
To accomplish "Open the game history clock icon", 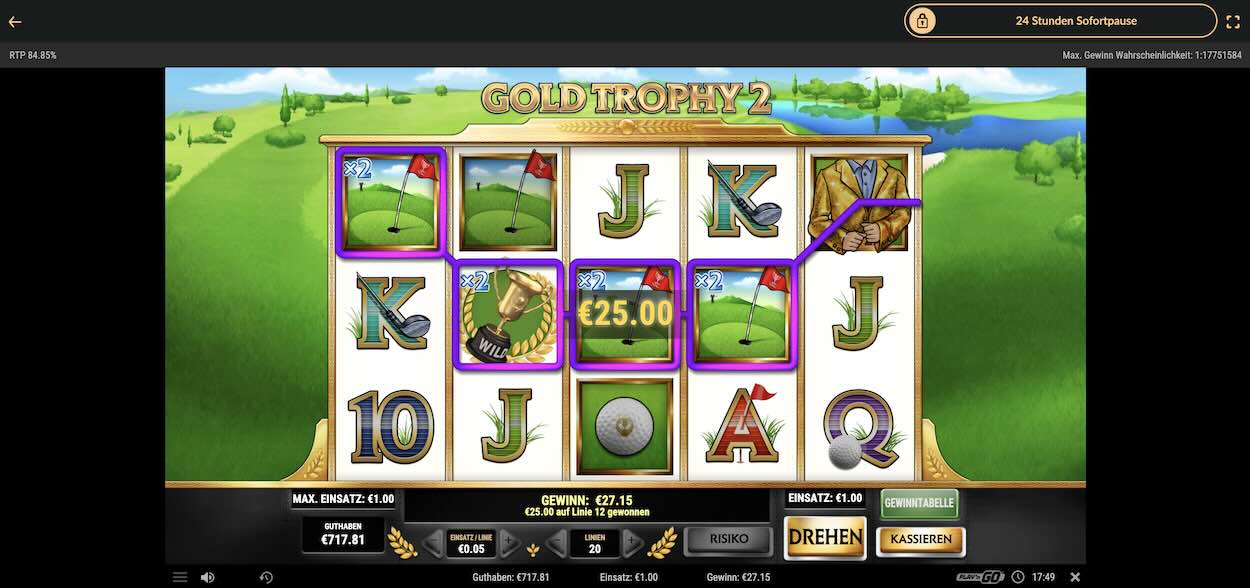I will point(266,577).
